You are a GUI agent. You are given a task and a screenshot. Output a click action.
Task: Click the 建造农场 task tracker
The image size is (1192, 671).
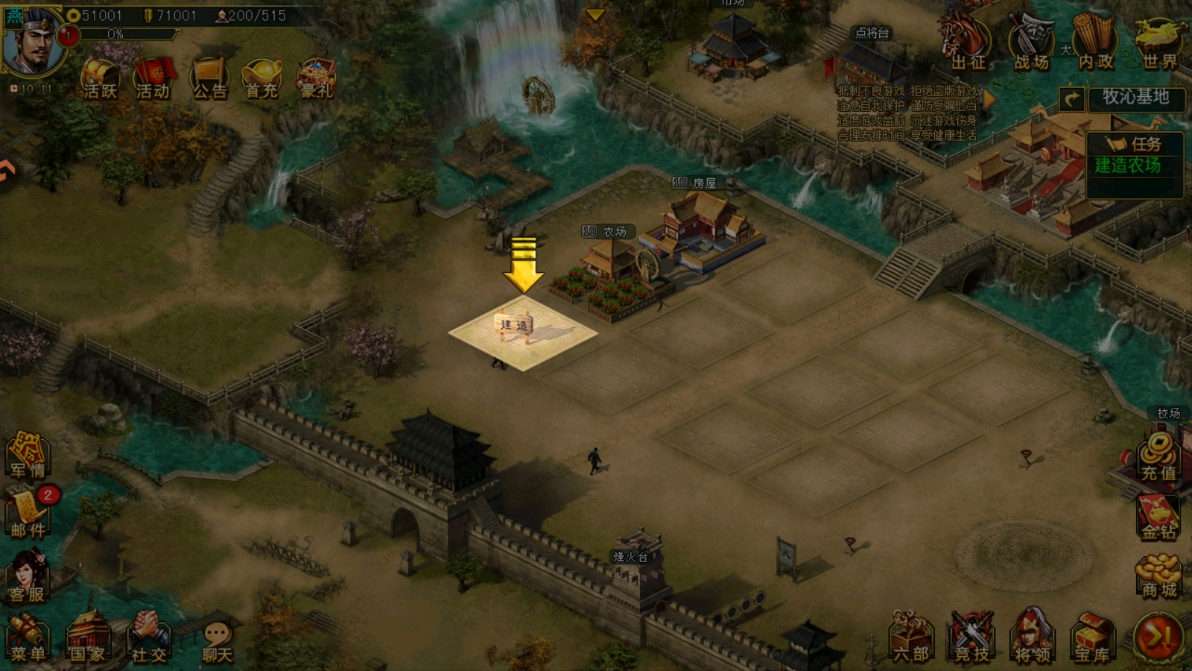click(1134, 165)
